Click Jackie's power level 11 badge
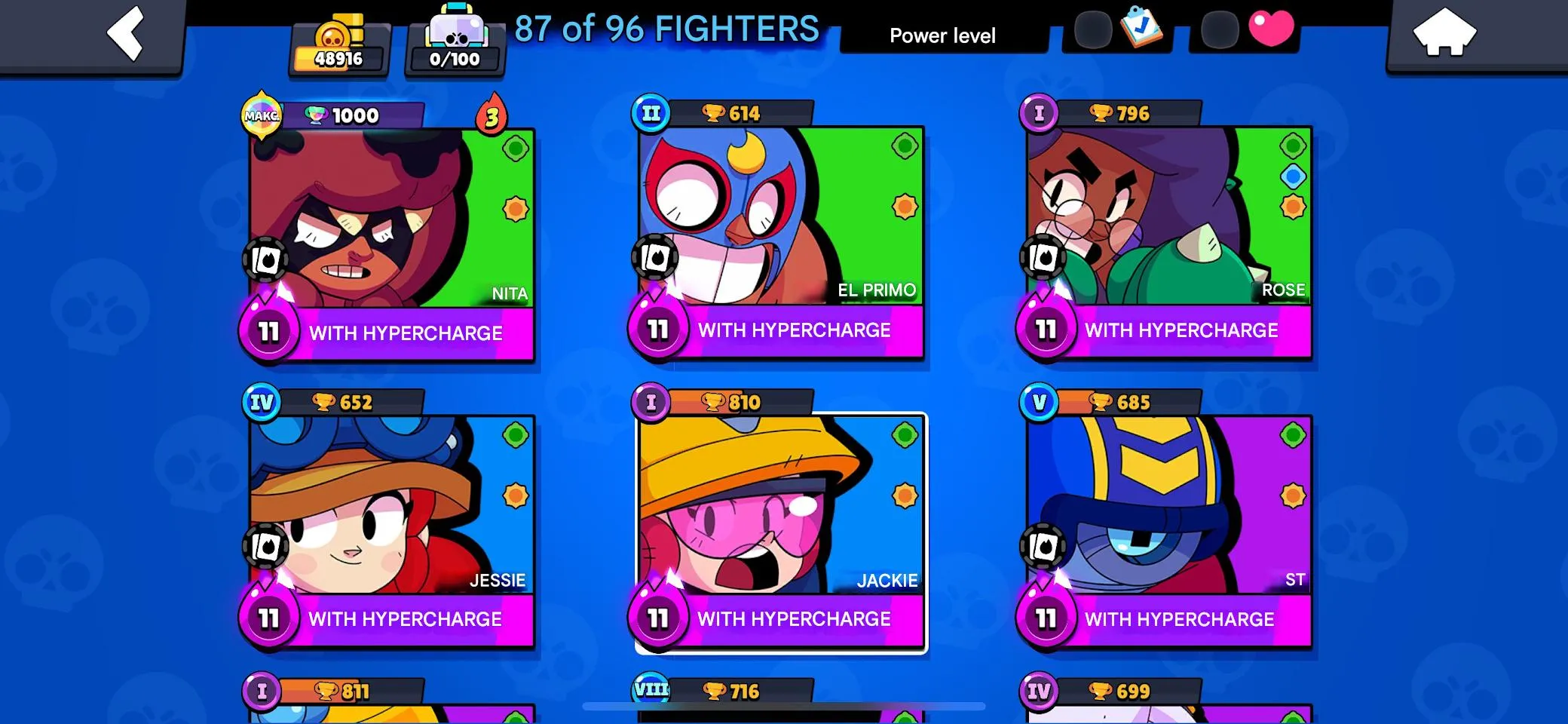Viewport: 1568px width, 724px height. 658,620
